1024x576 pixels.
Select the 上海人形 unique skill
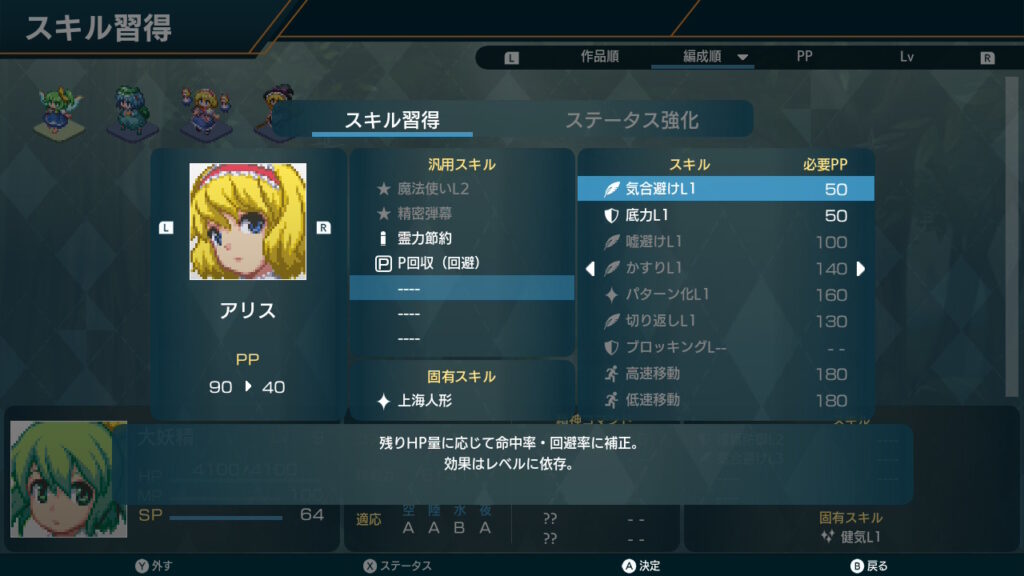coord(461,401)
